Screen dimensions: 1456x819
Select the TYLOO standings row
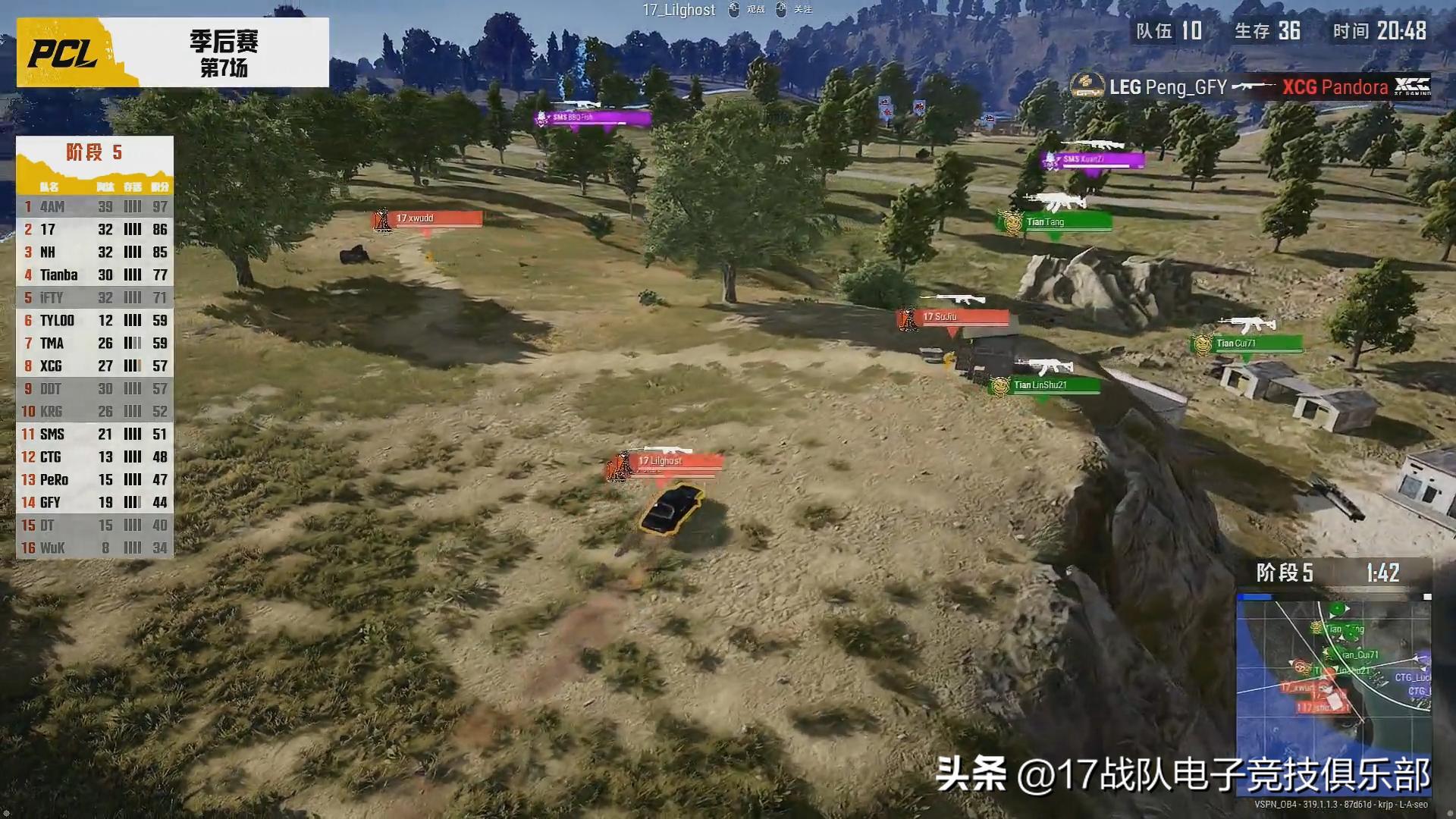(x=93, y=320)
